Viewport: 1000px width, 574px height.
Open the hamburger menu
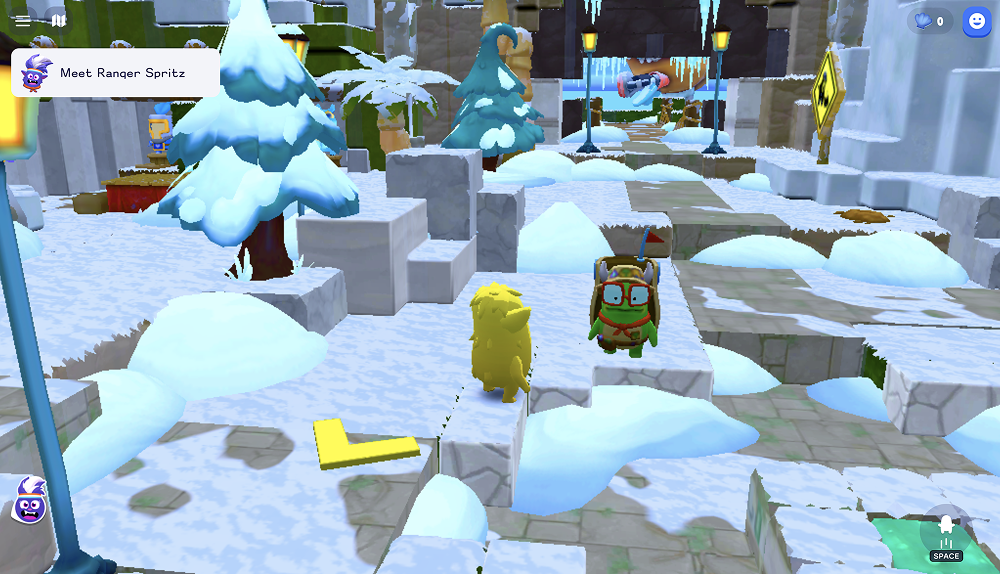(23, 20)
